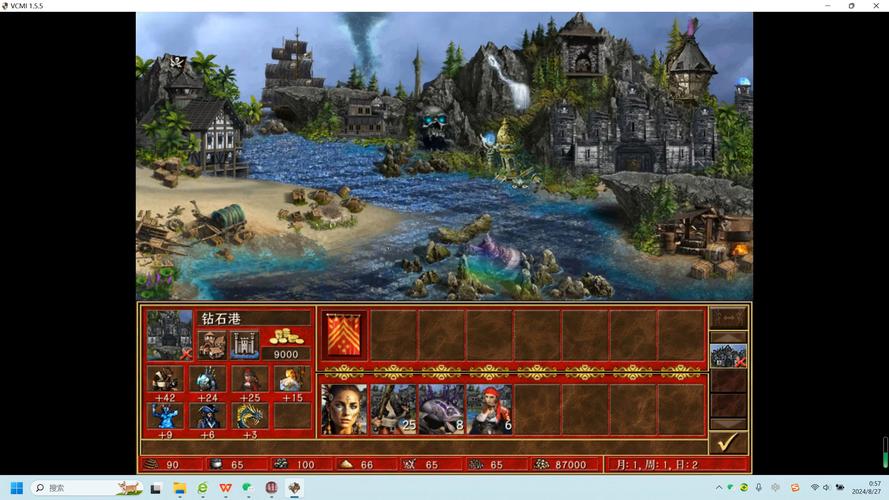
Task: Activate the split troops button
Action: [x=728, y=318]
